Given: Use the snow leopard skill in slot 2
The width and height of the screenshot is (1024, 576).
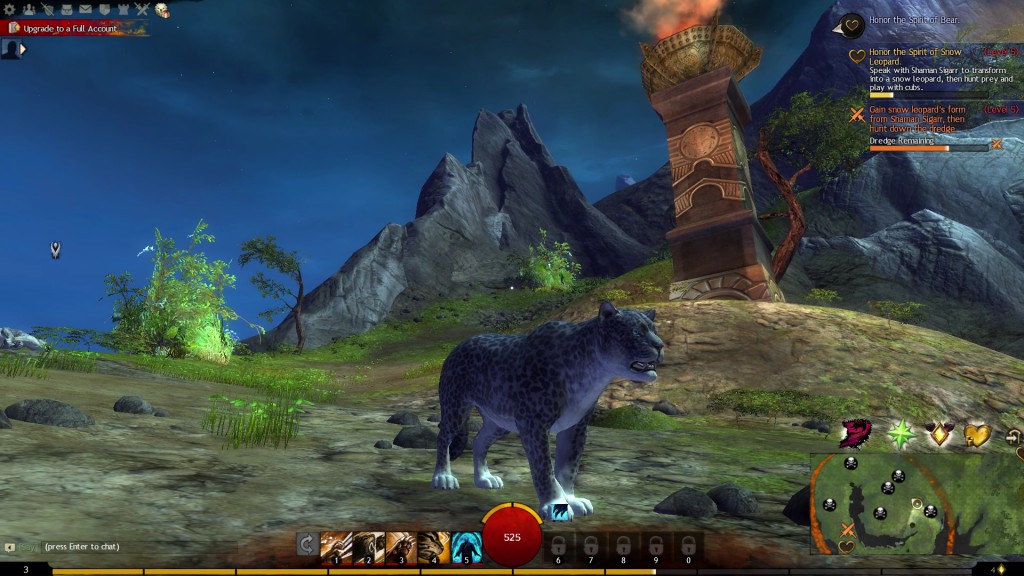Looking at the screenshot, I should click(x=368, y=545).
